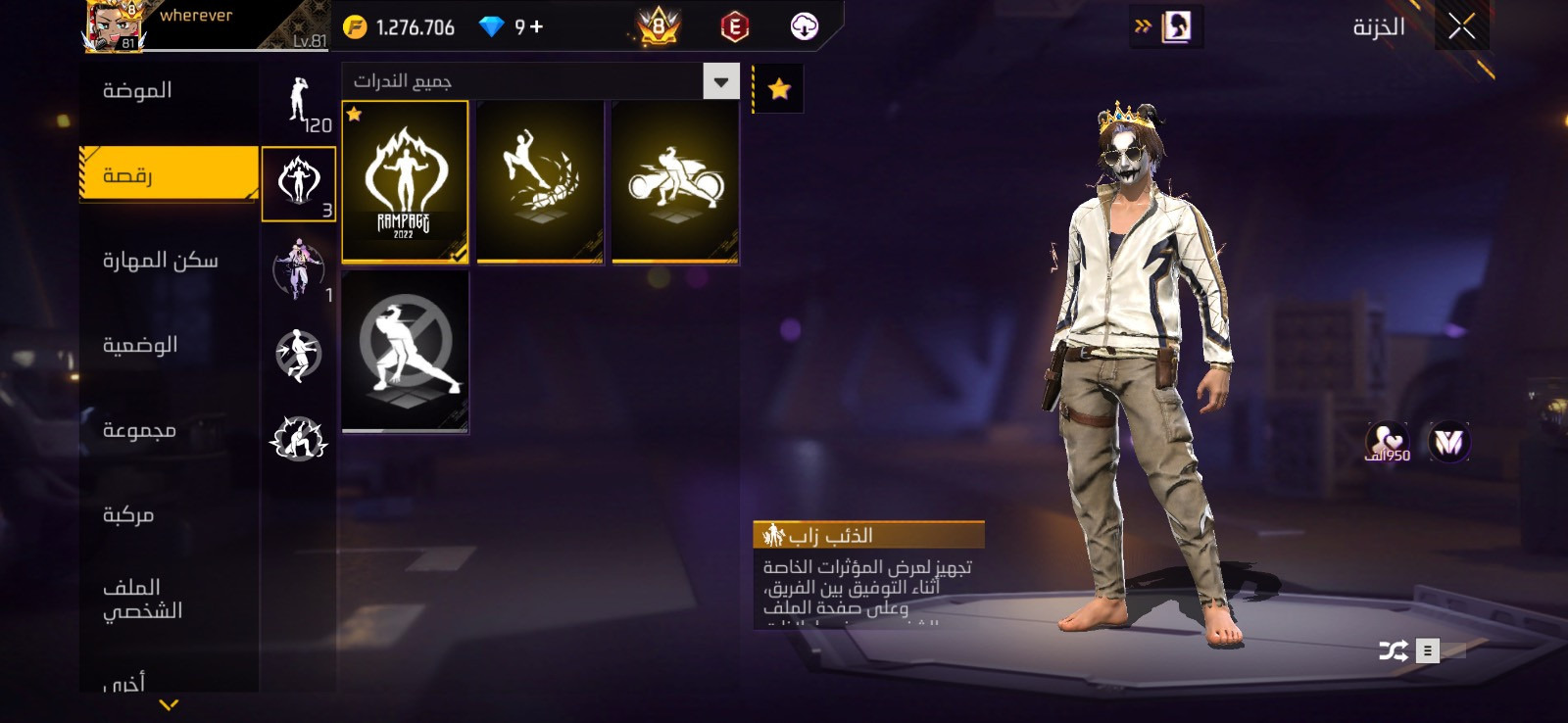
Task: Switch to the سكن المهارة category
Action: pos(160,261)
